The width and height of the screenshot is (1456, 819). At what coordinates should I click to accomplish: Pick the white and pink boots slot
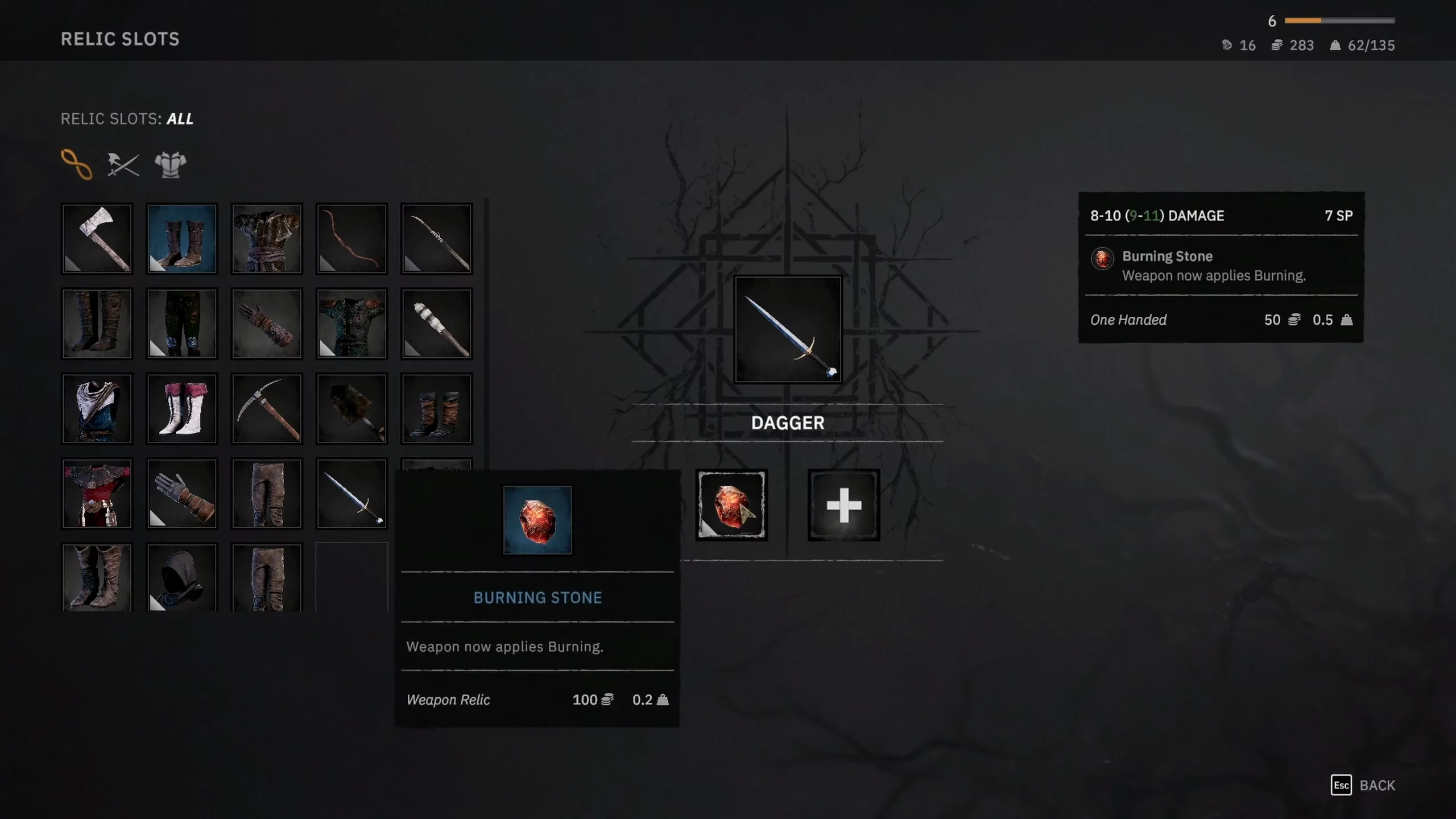[x=182, y=409]
